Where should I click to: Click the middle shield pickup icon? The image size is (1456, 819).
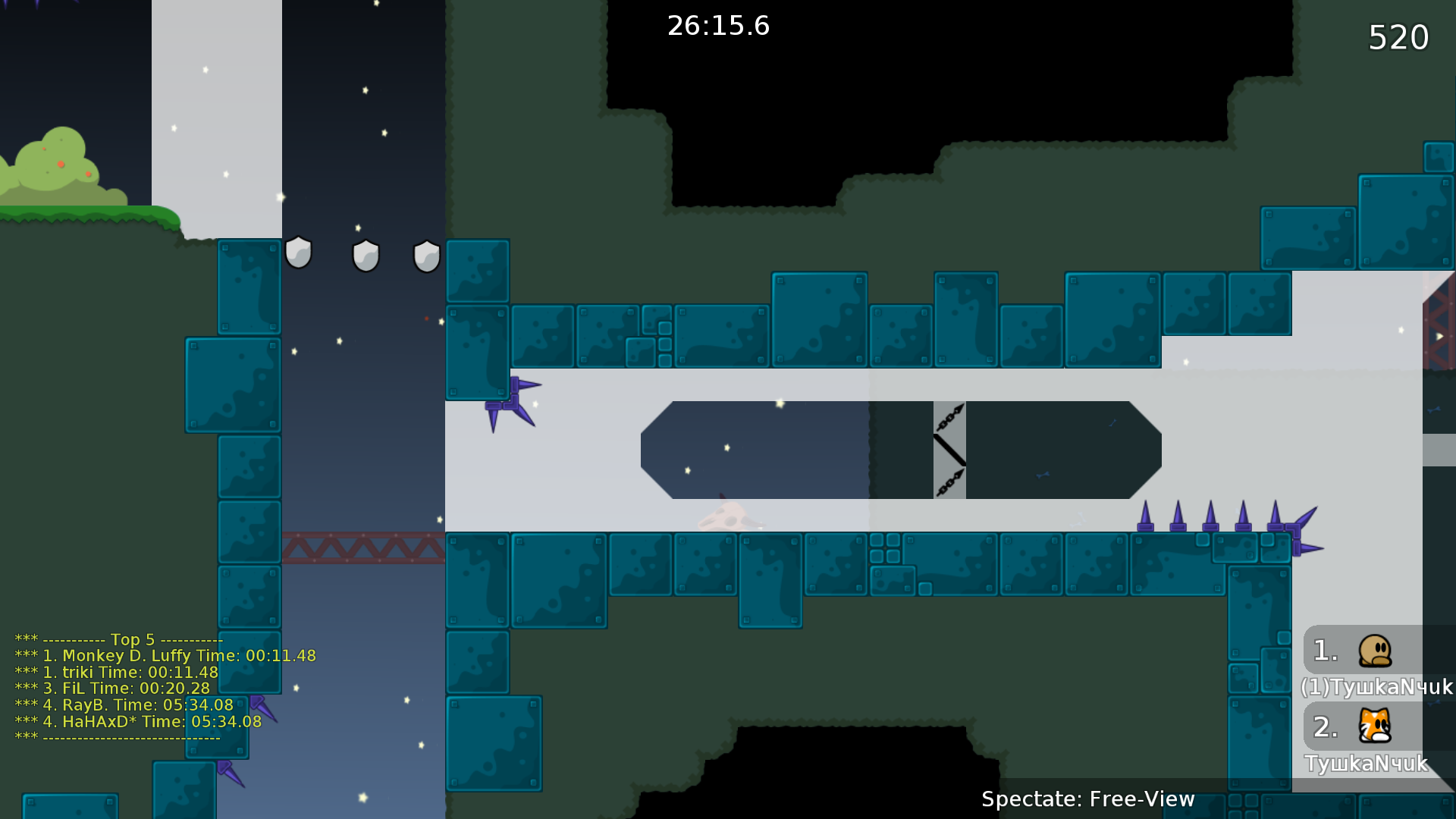366,256
